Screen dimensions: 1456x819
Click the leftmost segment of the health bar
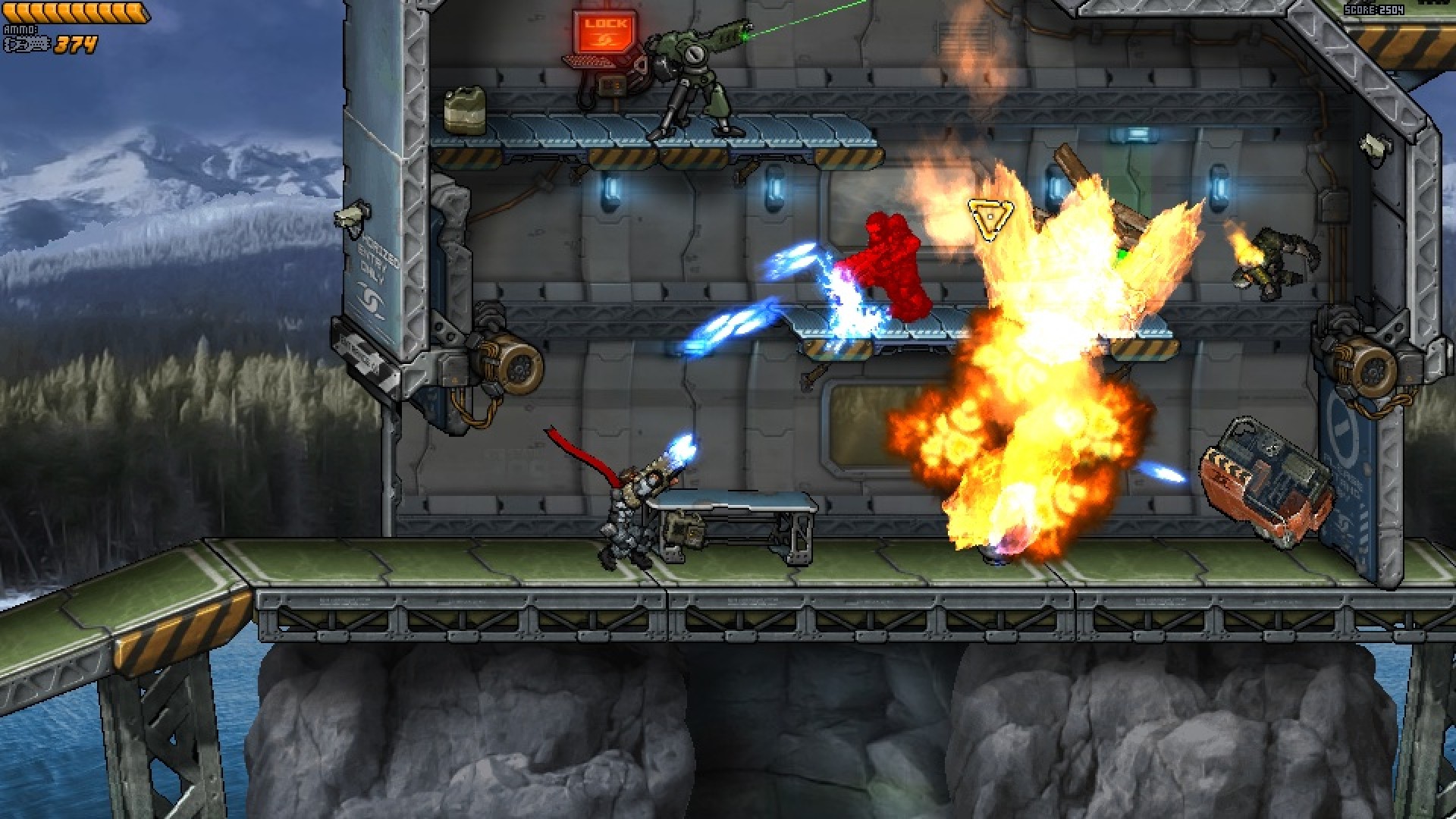9,9
